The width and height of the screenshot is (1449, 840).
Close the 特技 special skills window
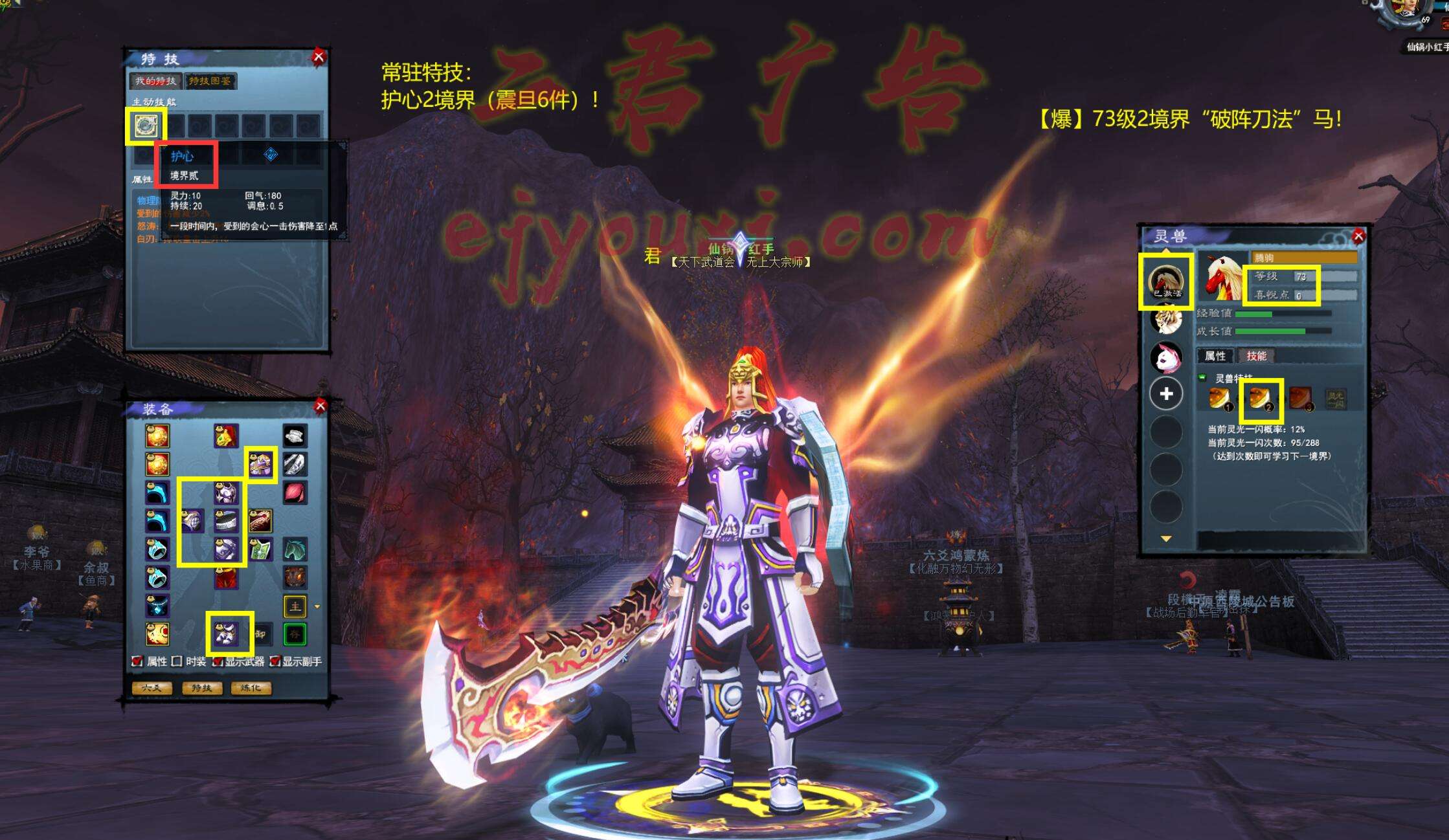(x=319, y=57)
